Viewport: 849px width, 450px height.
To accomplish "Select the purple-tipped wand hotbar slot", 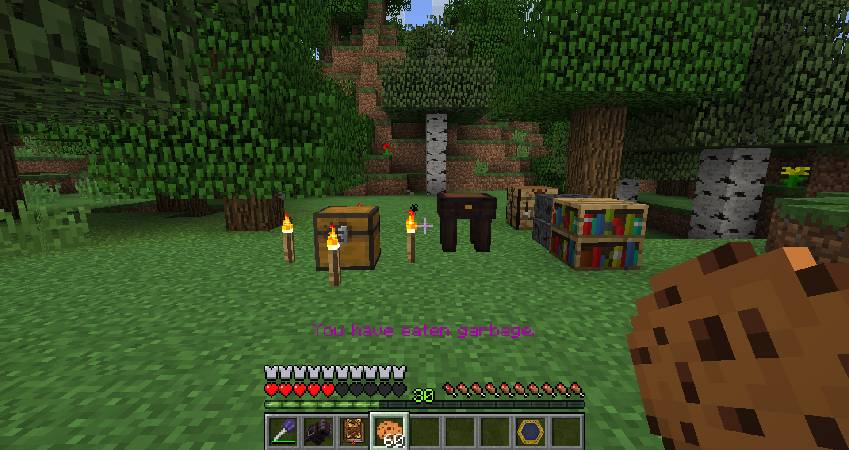I will (x=283, y=431).
